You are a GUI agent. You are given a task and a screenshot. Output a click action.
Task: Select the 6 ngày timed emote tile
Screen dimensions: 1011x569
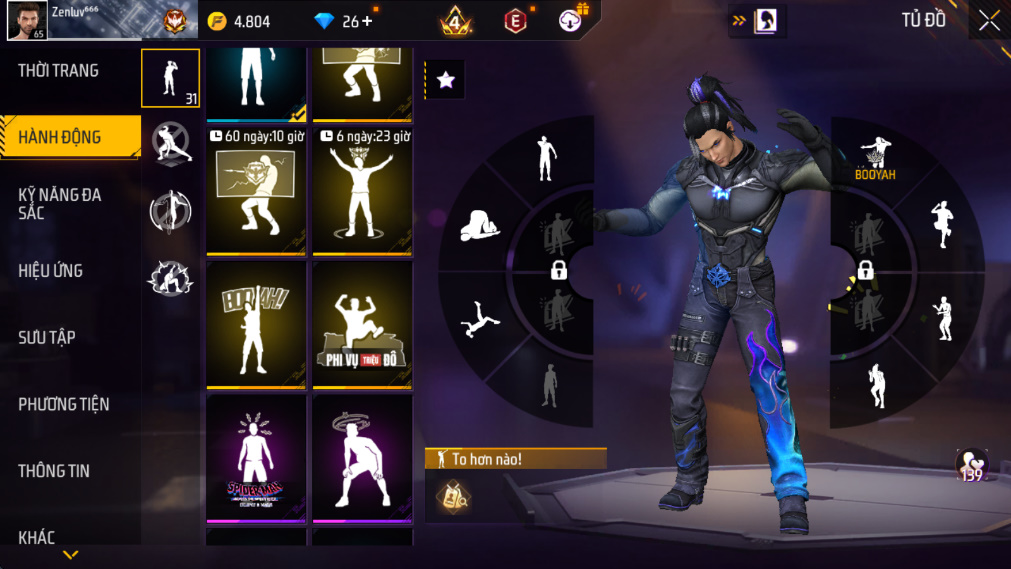pyautogui.click(x=362, y=190)
